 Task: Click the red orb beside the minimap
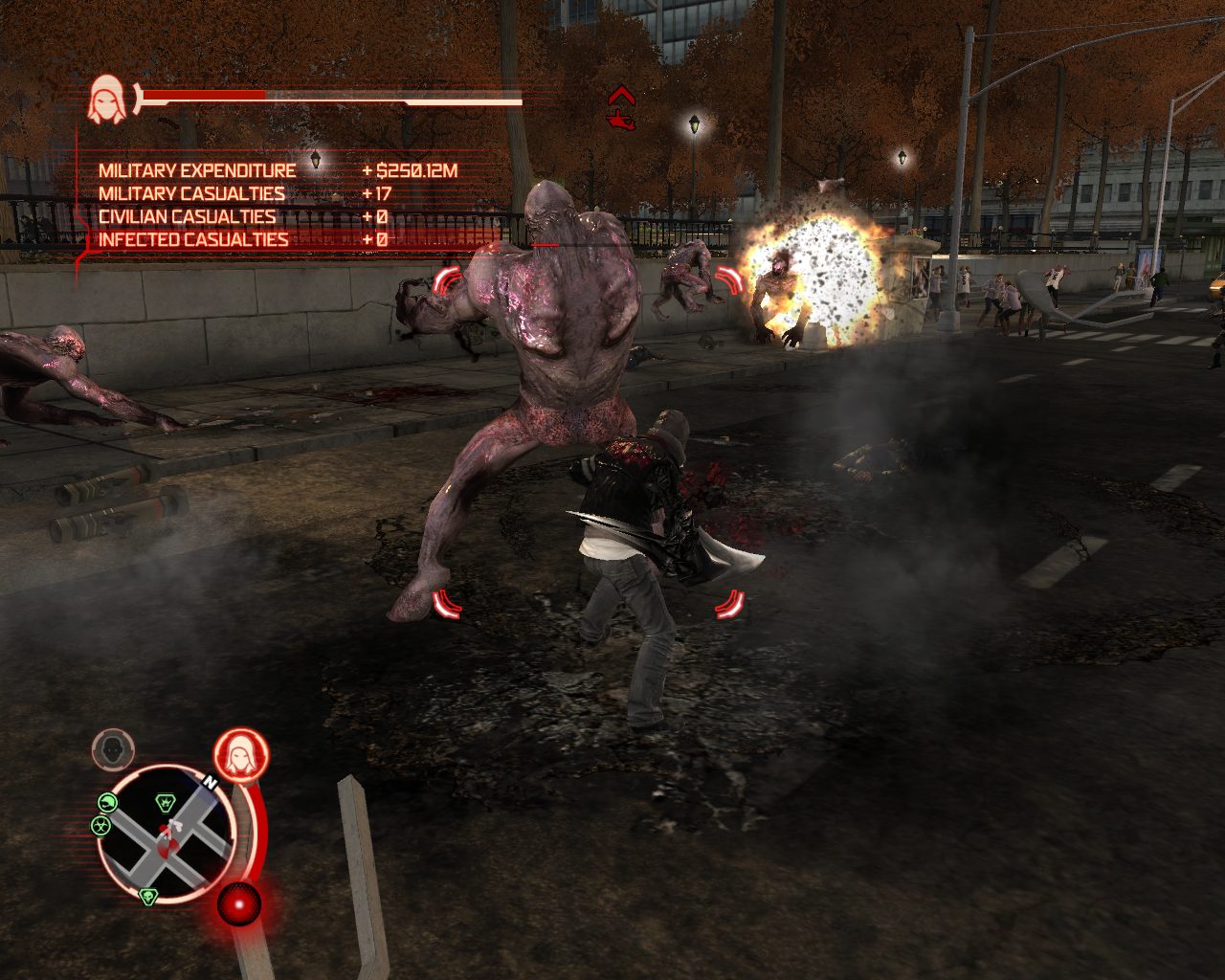238,903
